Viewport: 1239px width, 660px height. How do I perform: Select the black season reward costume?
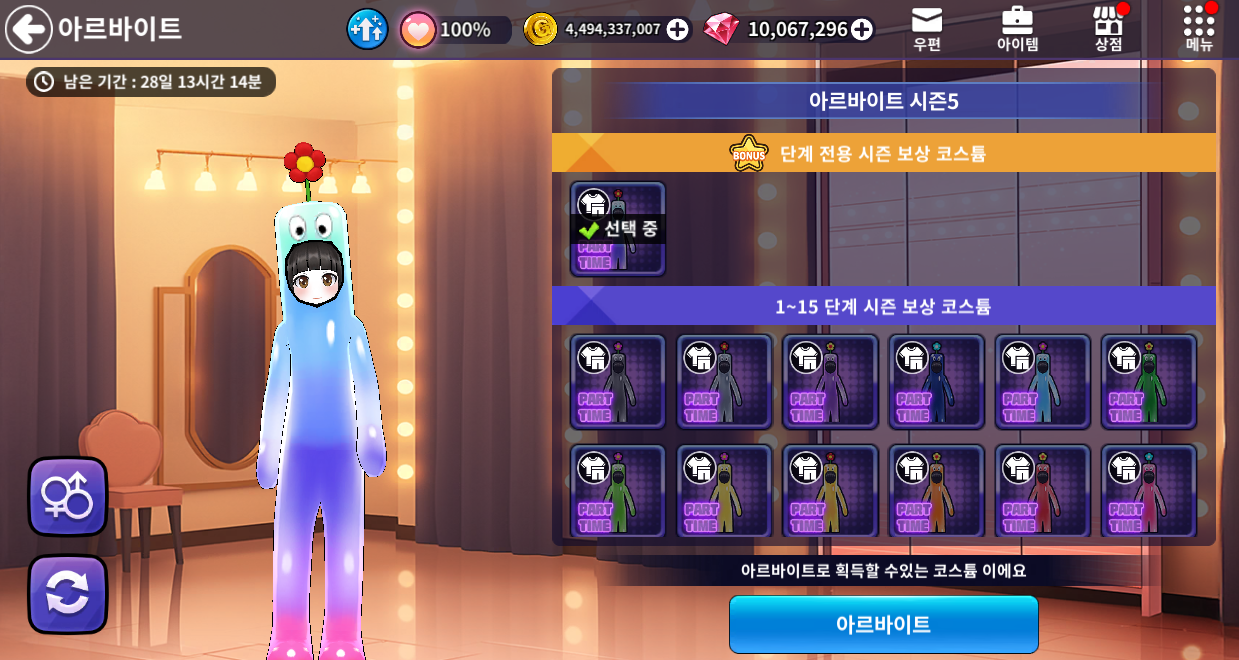618,382
